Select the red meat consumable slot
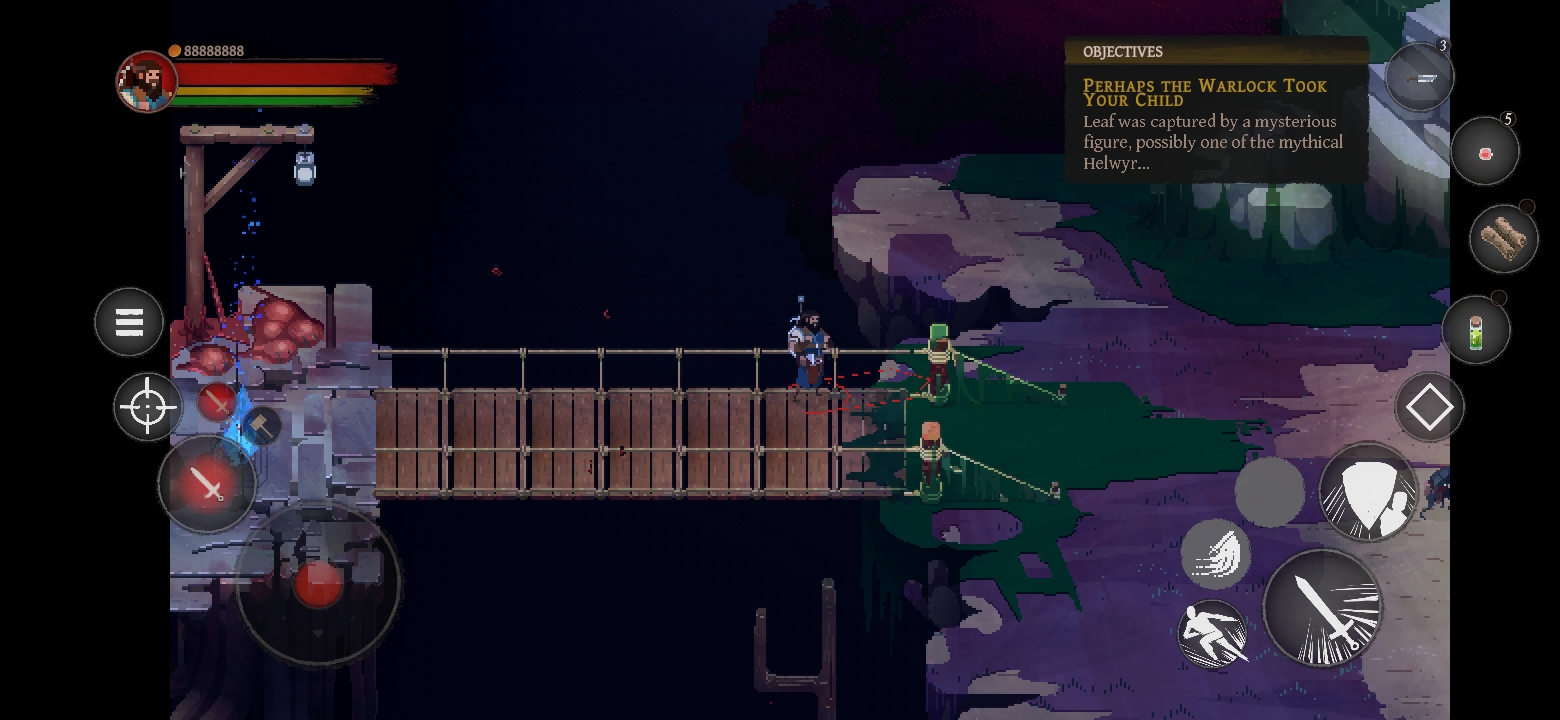 1485,152
